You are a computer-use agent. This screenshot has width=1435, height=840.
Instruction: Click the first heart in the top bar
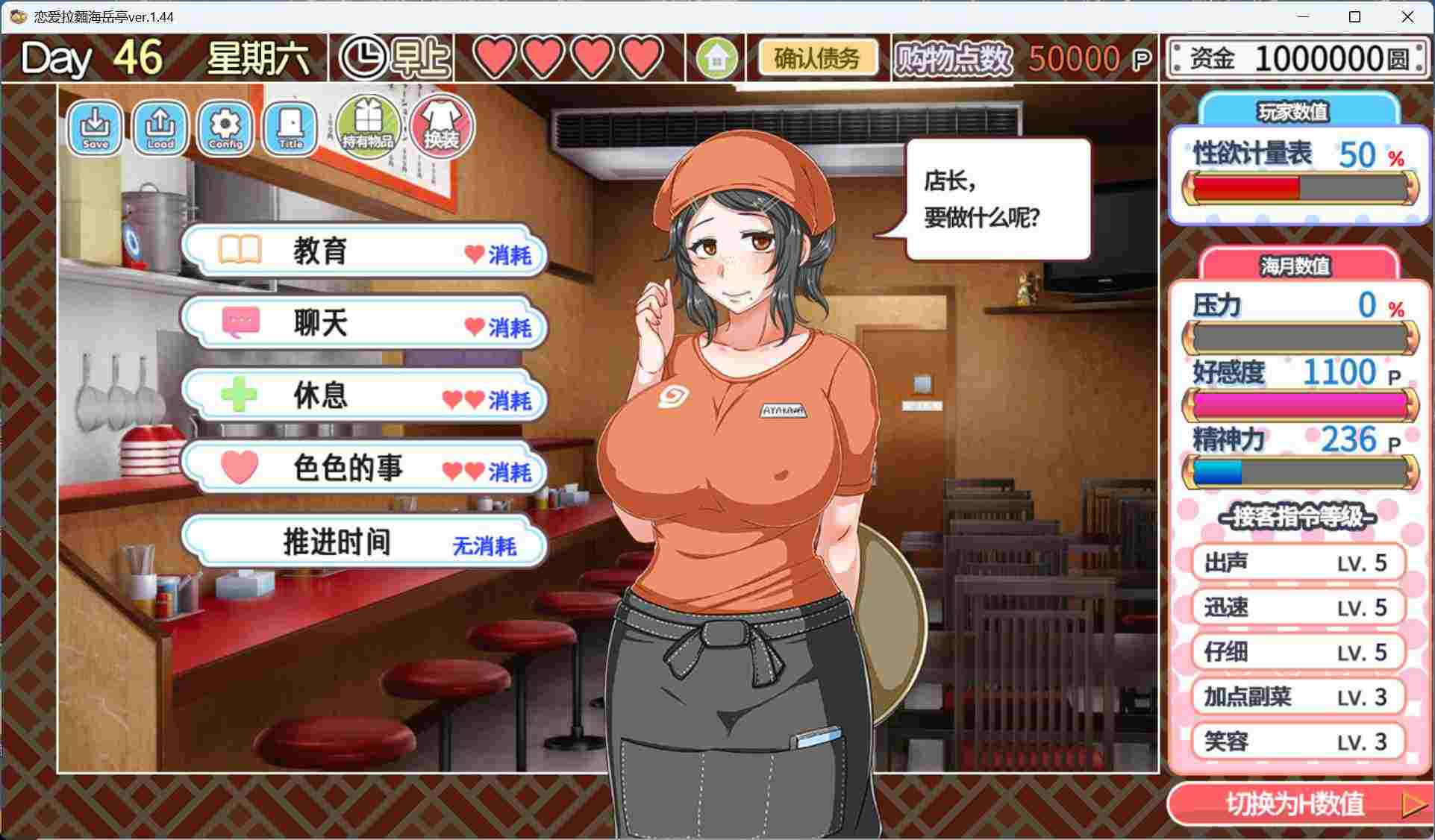[x=495, y=57]
